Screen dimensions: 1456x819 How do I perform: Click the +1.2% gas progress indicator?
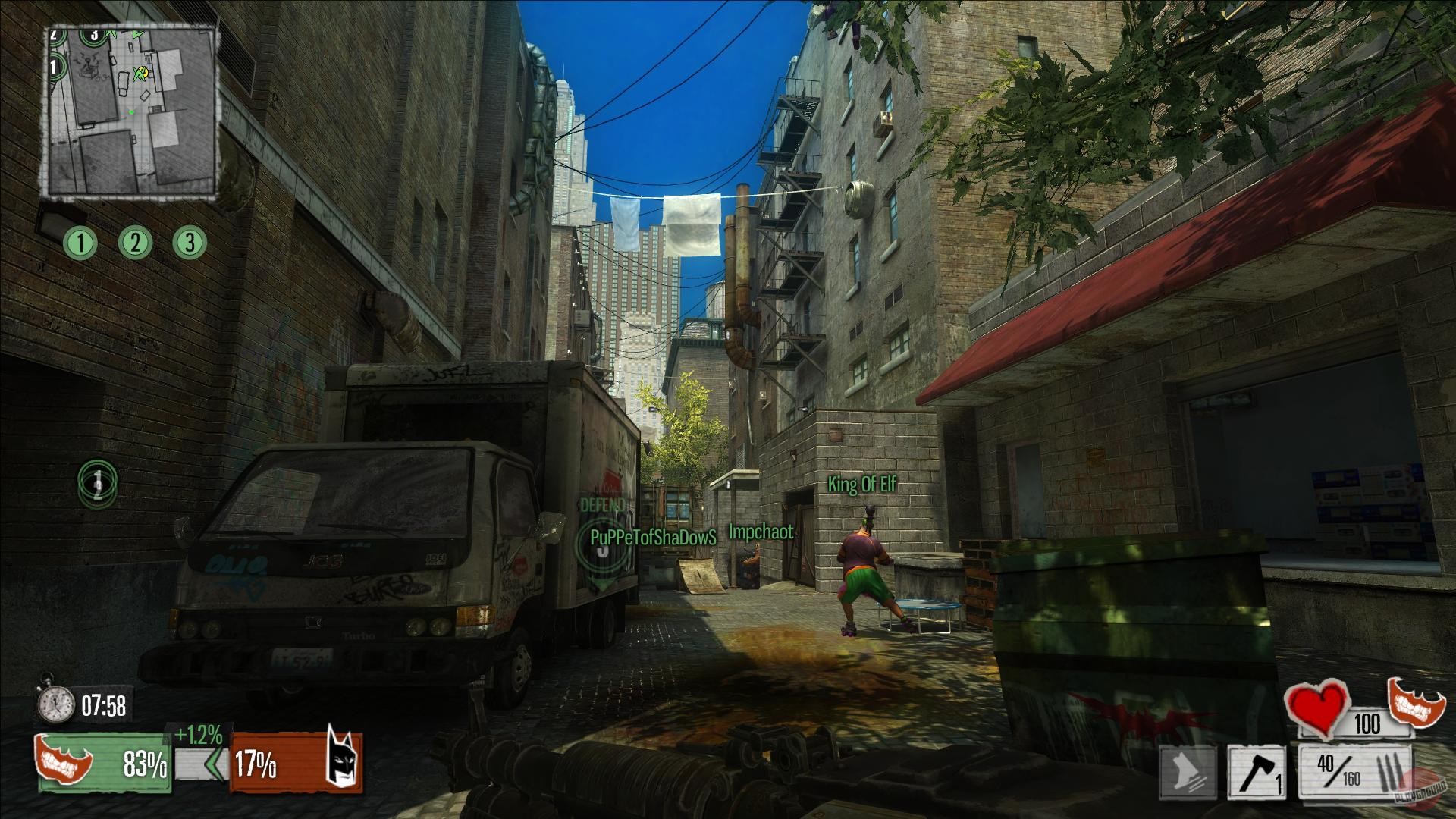click(x=199, y=735)
